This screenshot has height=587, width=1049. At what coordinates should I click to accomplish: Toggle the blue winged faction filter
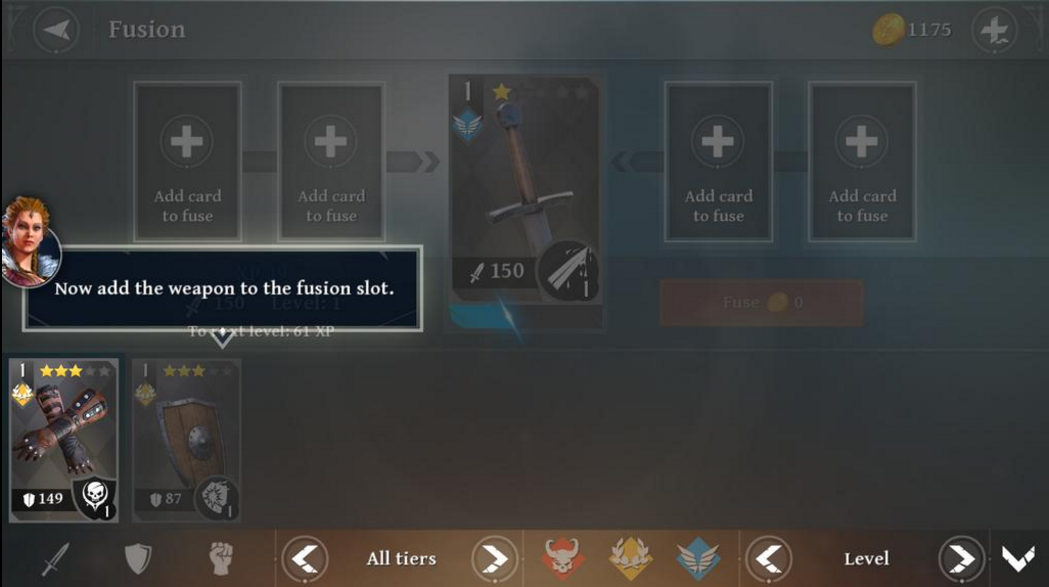pyautogui.click(x=697, y=558)
